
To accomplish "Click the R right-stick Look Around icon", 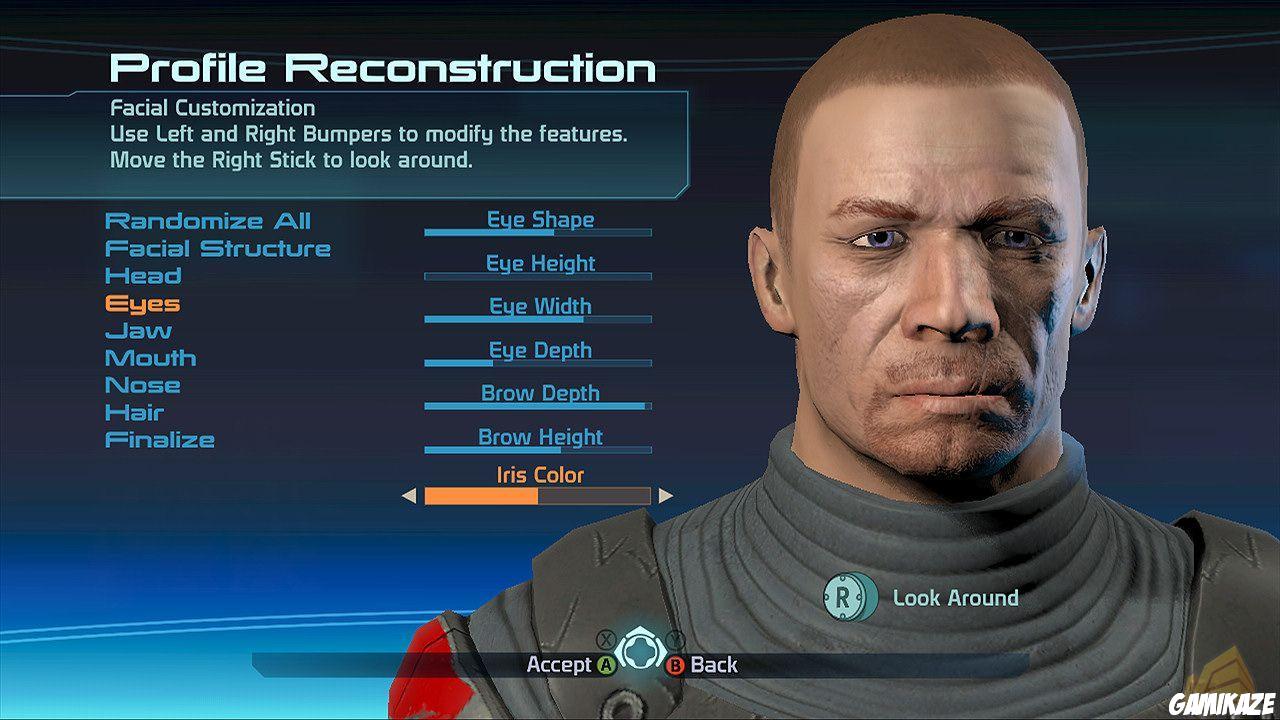I will [852, 598].
